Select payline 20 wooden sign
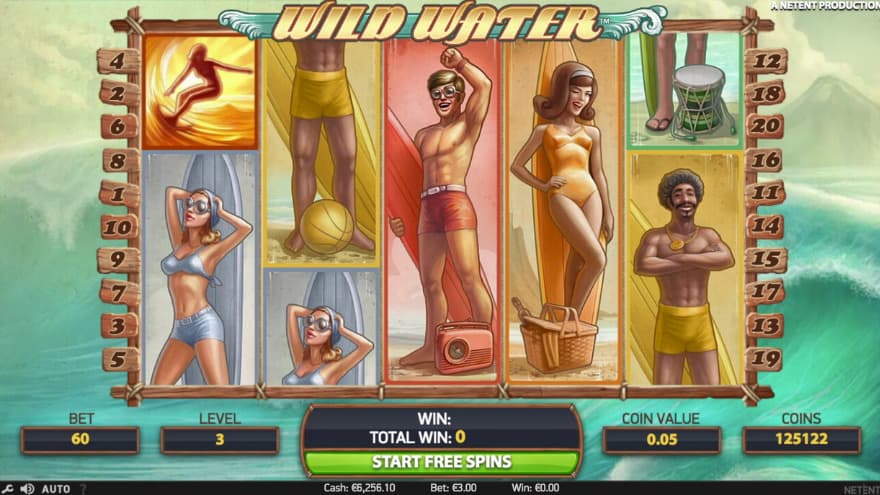This screenshot has width=880, height=495. 766,126
